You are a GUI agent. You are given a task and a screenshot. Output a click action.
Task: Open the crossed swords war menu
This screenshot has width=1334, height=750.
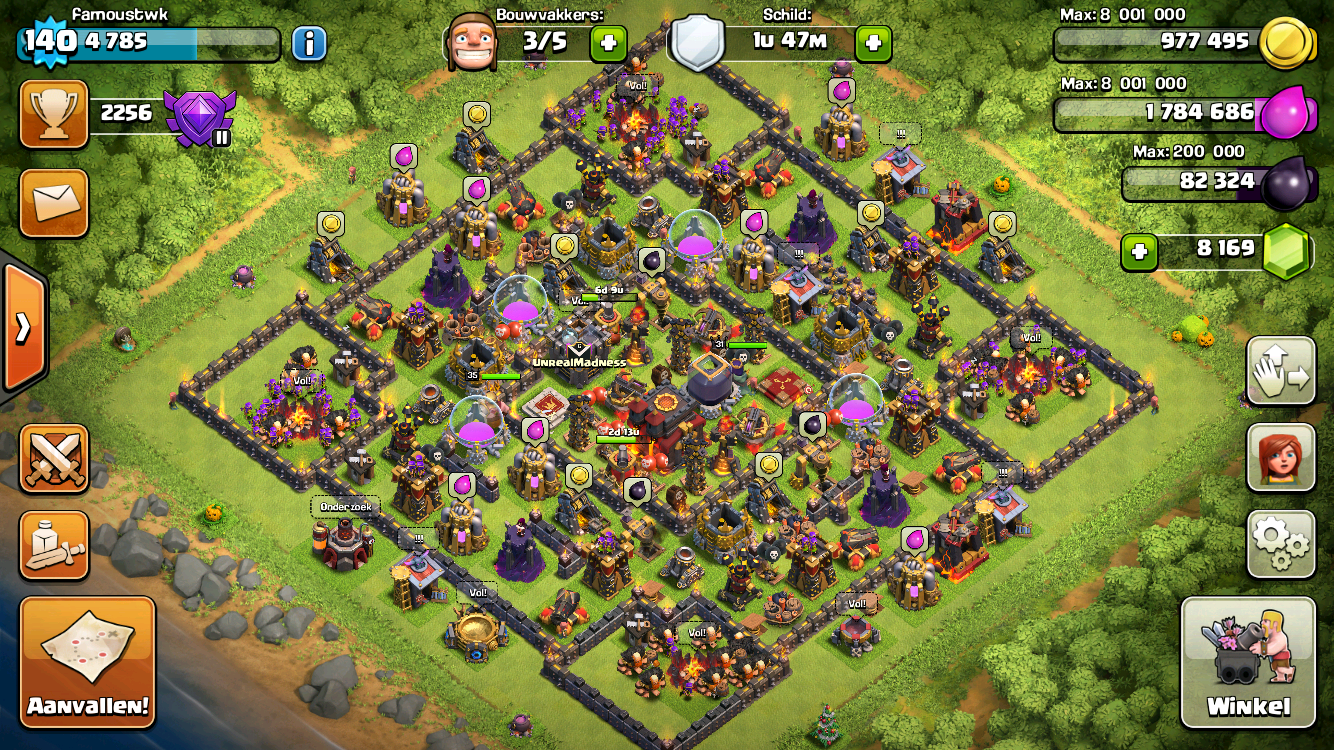(54, 458)
